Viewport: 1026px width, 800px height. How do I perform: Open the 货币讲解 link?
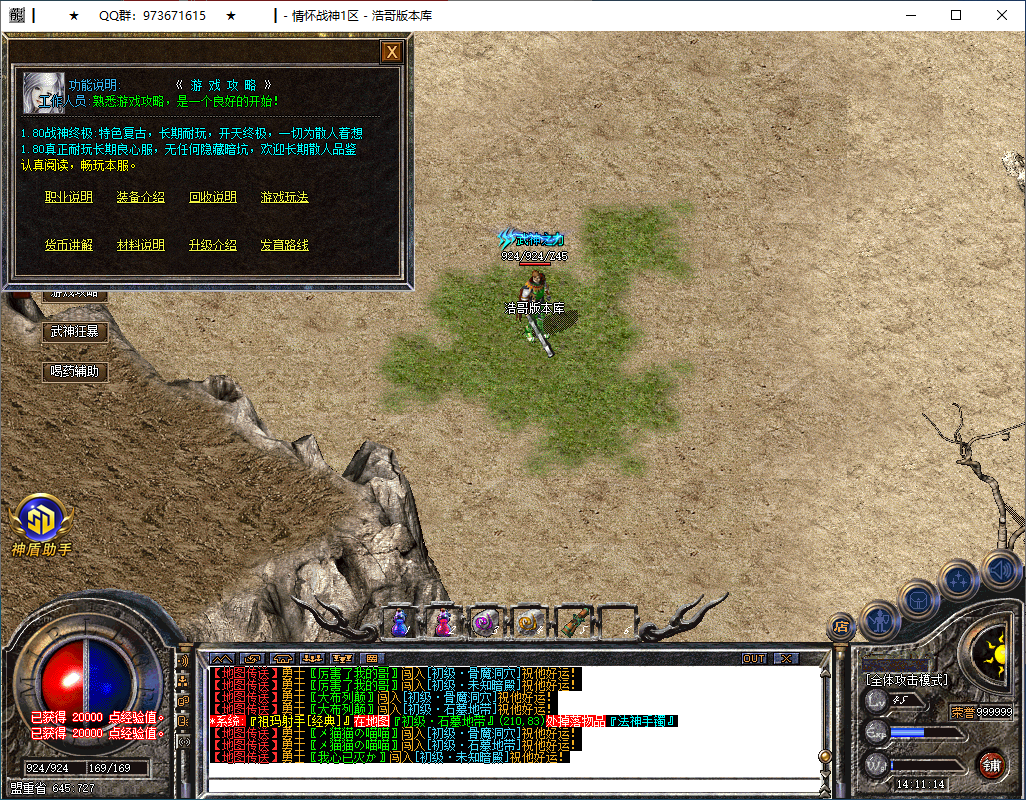pyautogui.click(x=69, y=245)
